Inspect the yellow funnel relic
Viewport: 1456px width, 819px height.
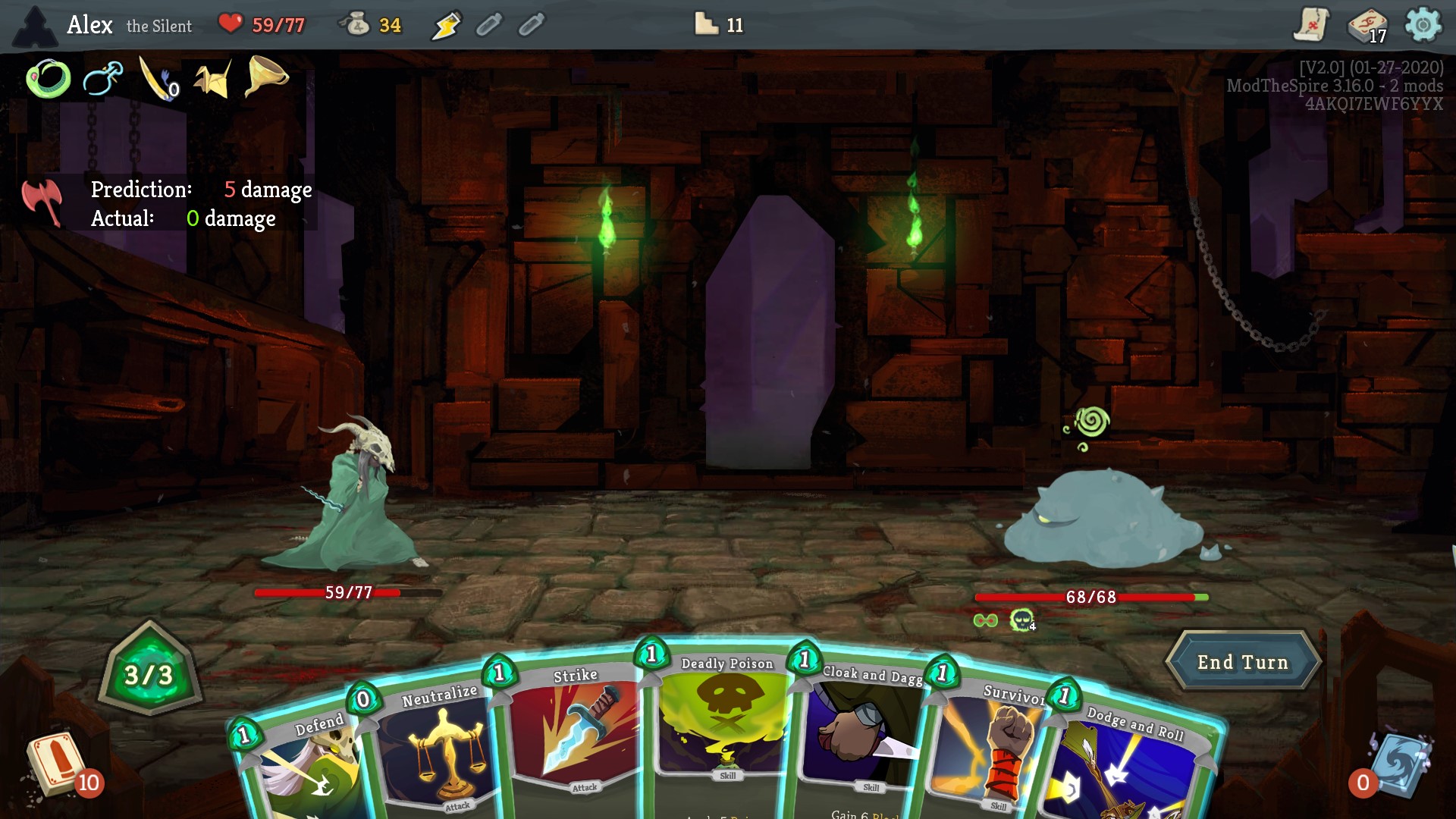pos(267,77)
